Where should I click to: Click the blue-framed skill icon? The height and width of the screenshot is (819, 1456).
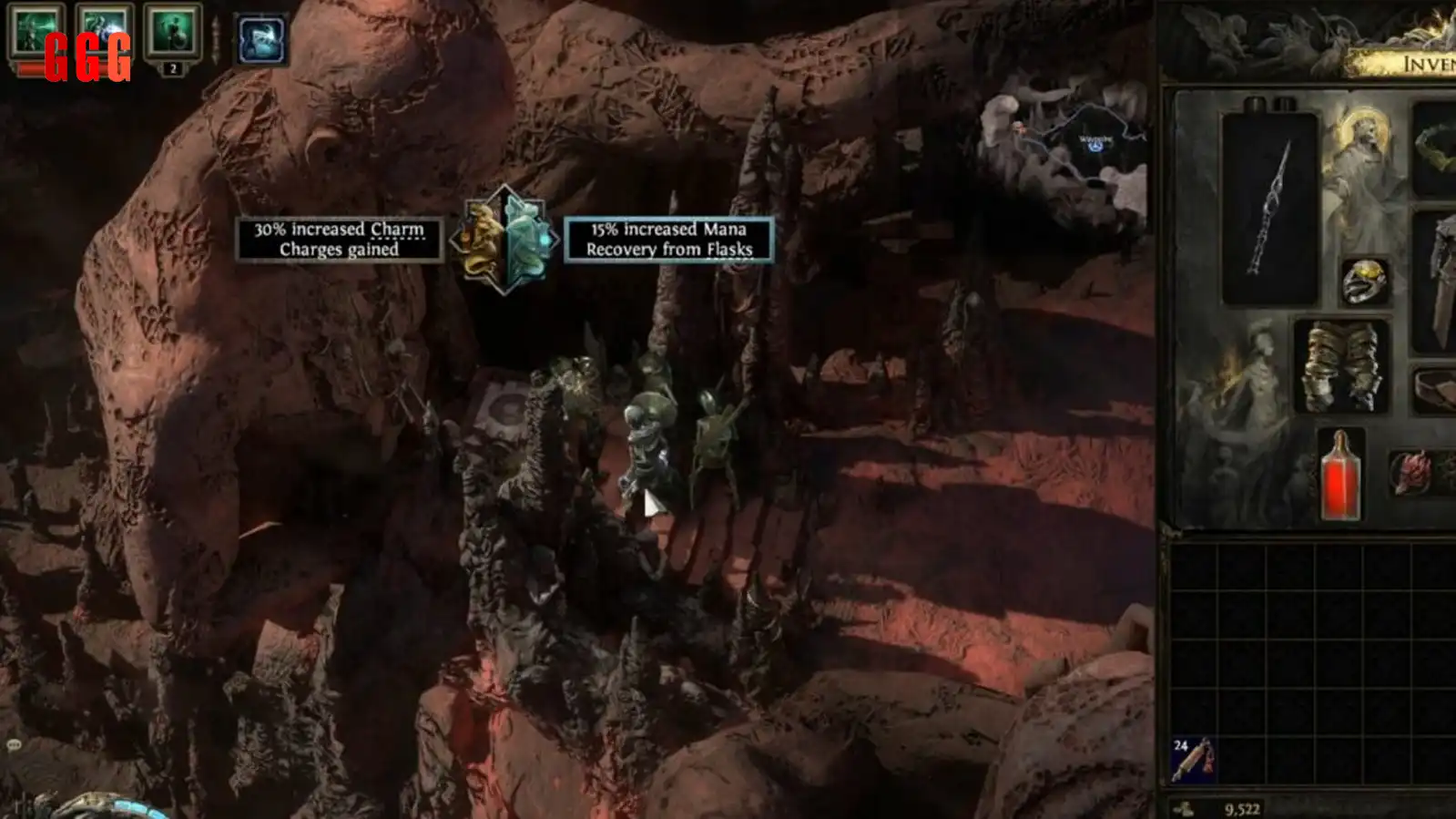[261, 39]
